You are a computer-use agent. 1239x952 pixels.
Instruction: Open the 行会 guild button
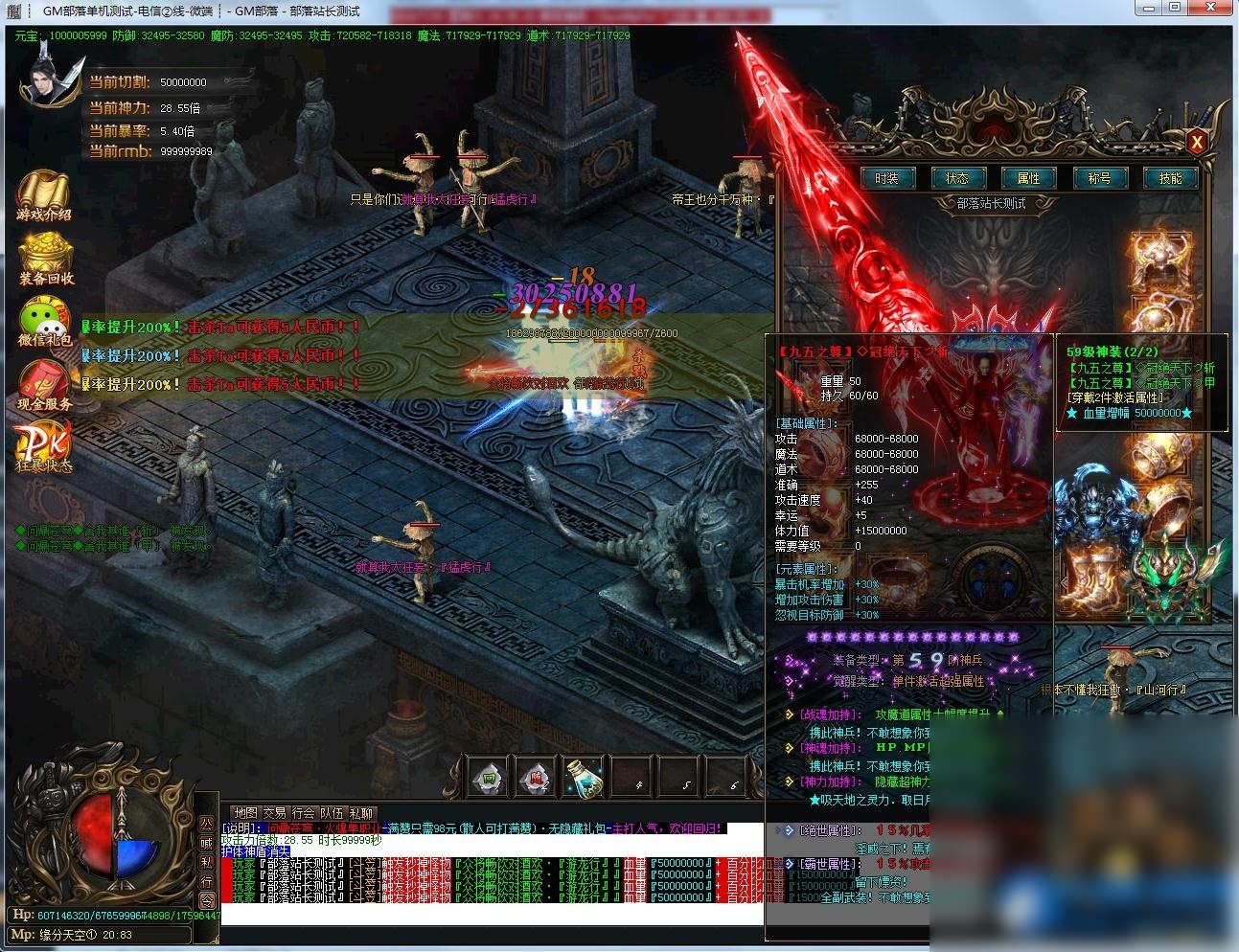point(304,813)
